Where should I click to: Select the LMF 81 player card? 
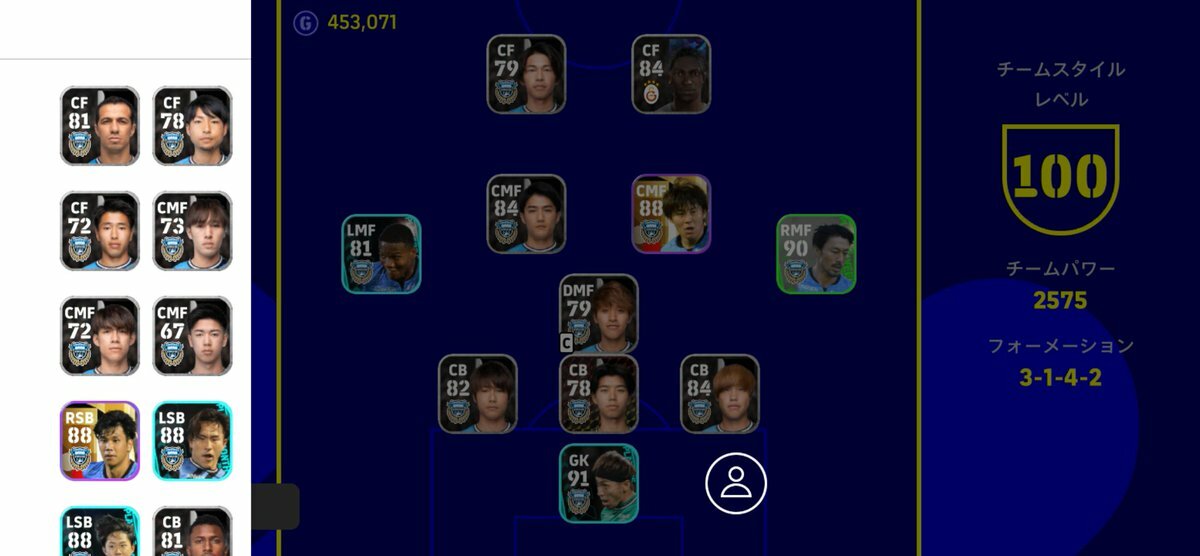(381, 254)
